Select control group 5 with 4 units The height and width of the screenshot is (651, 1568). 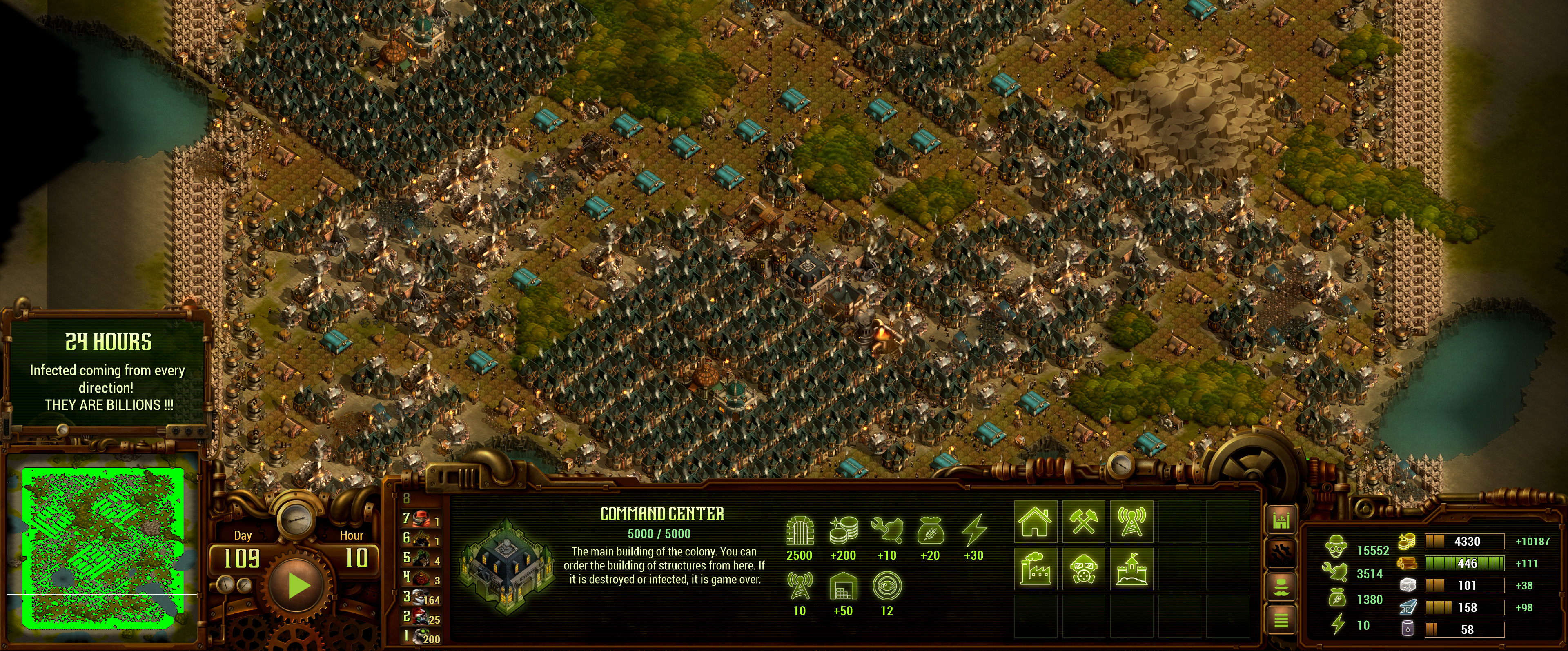point(421,558)
